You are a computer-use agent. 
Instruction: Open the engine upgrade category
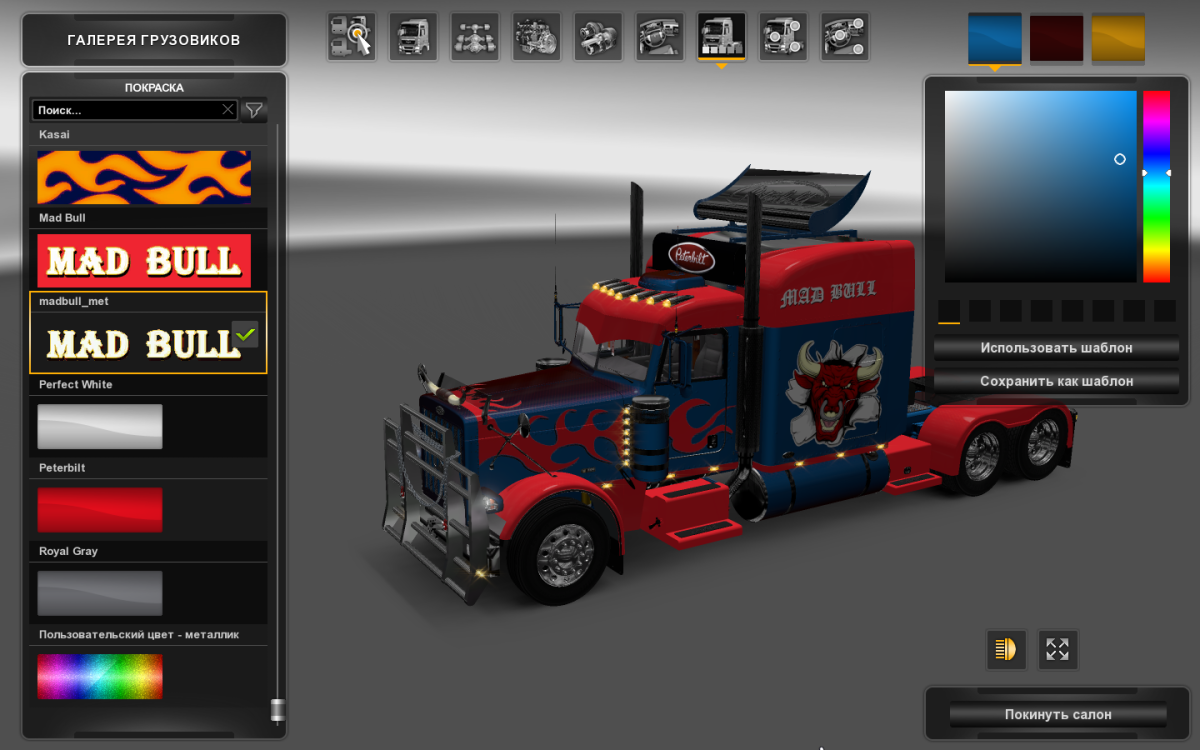537,37
